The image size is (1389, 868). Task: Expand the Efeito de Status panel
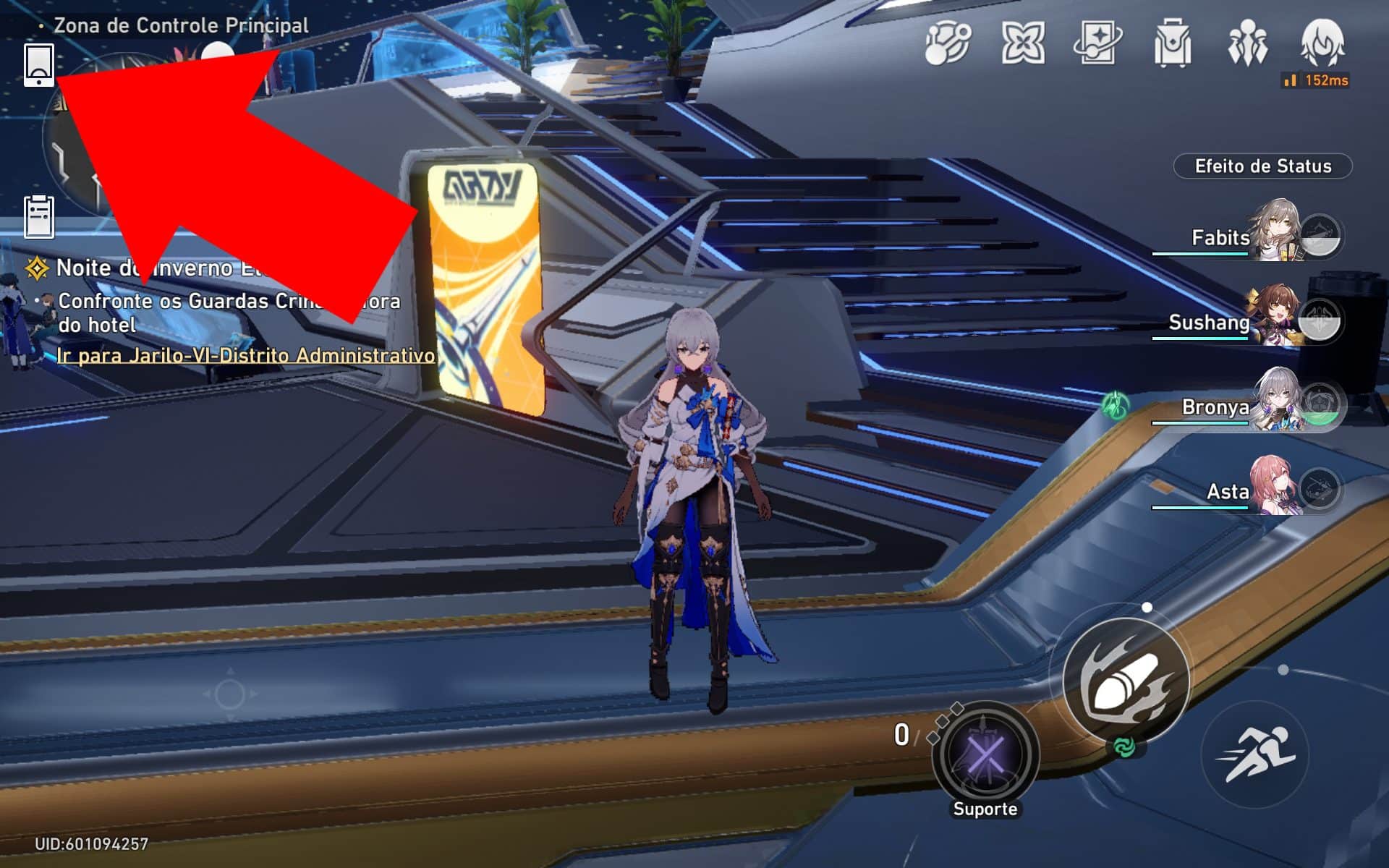coord(1262,166)
